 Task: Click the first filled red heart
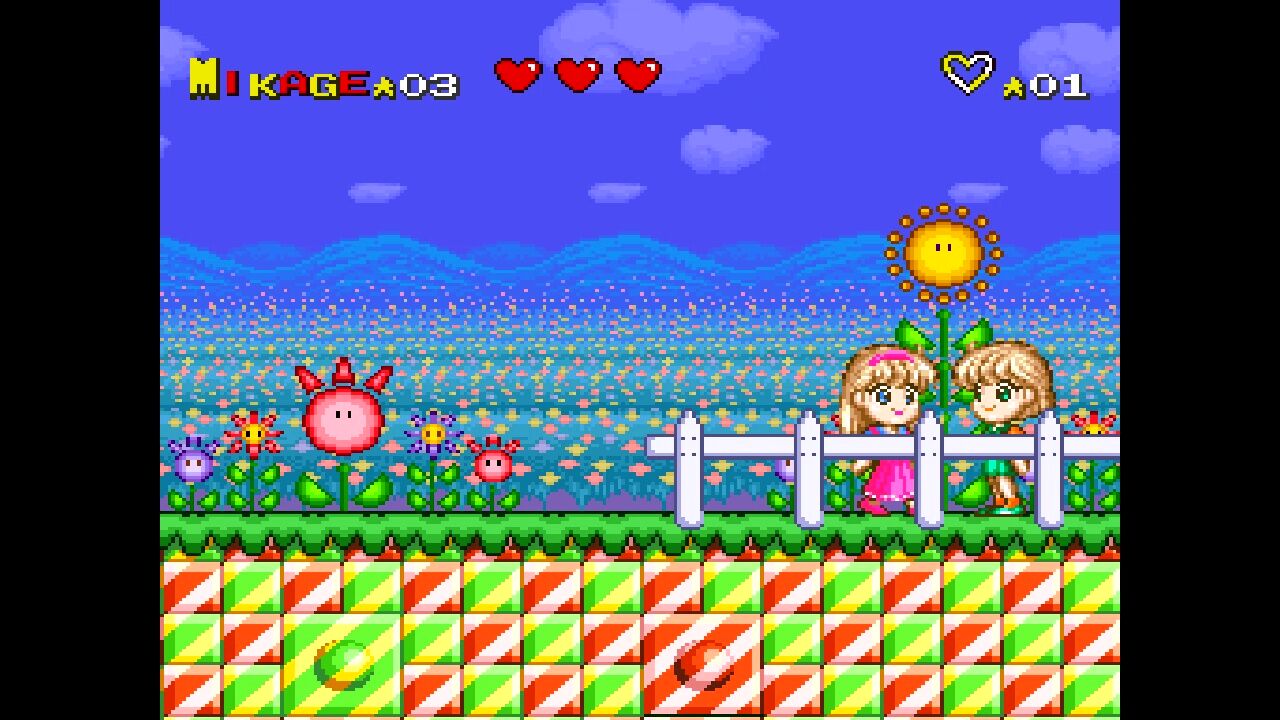pyautogui.click(x=516, y=73)
